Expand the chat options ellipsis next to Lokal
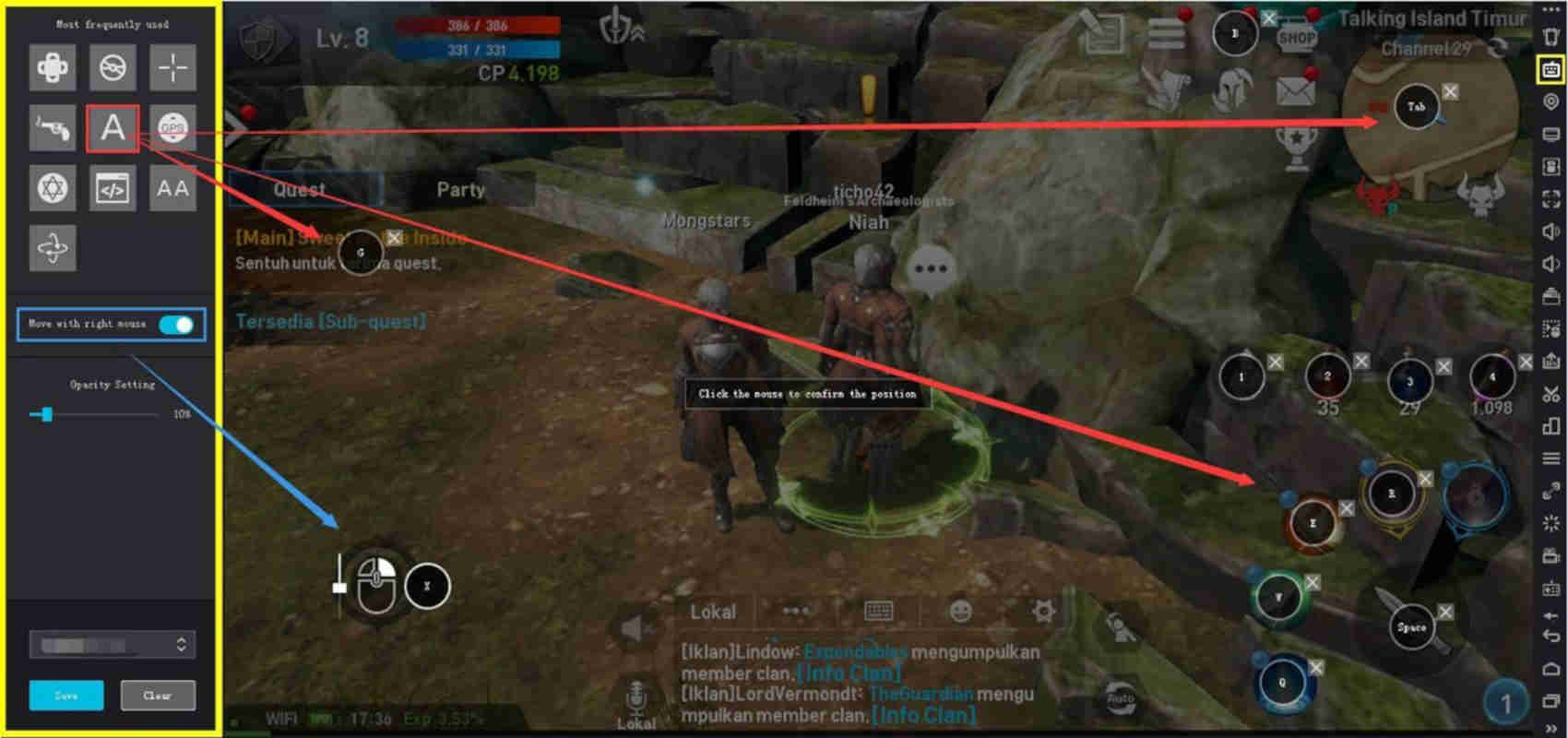The height and width of the screenshot is (738, 1568). click(x=795, y=611)
